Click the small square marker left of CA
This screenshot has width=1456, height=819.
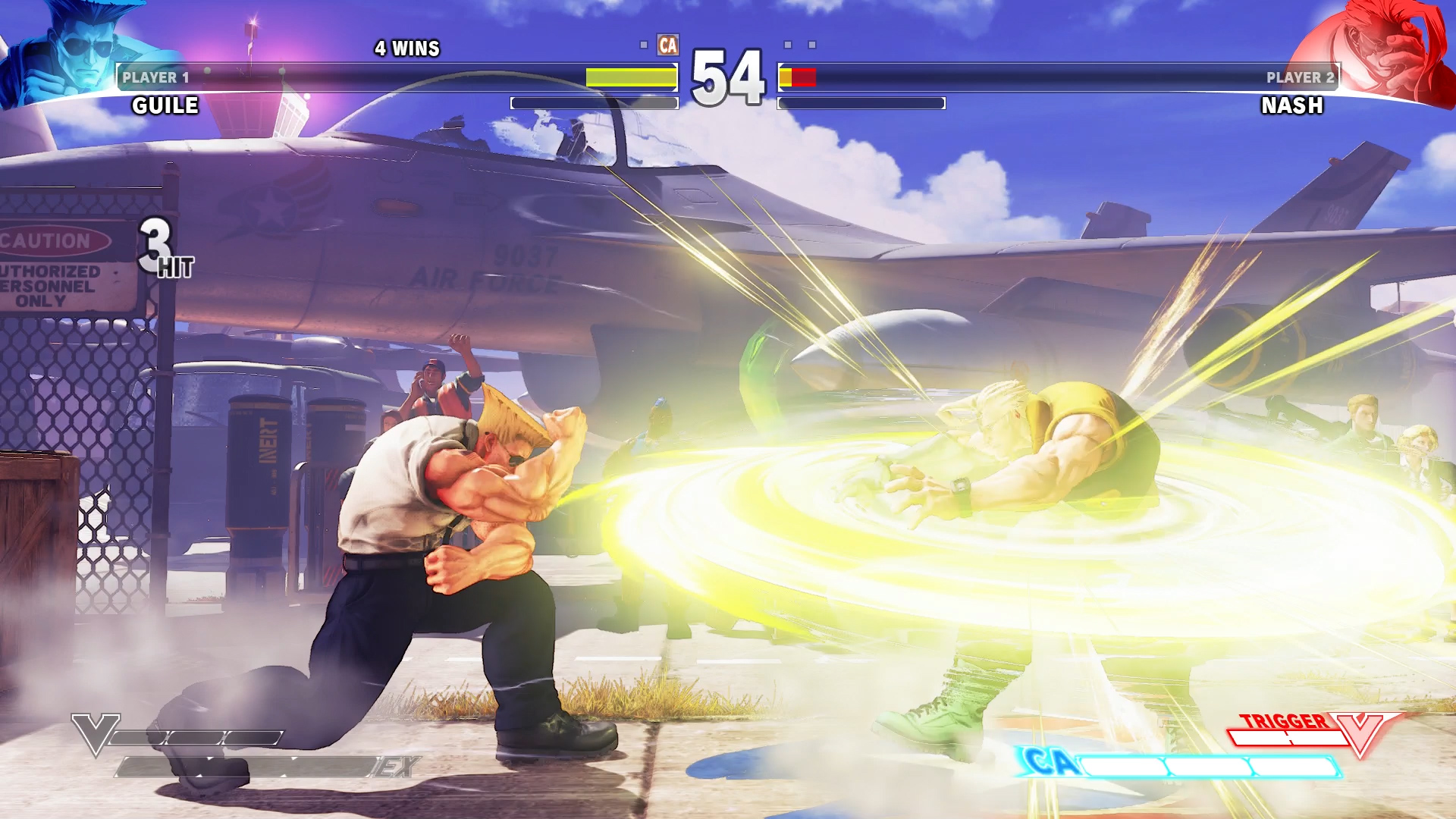(x=644, y=45)
